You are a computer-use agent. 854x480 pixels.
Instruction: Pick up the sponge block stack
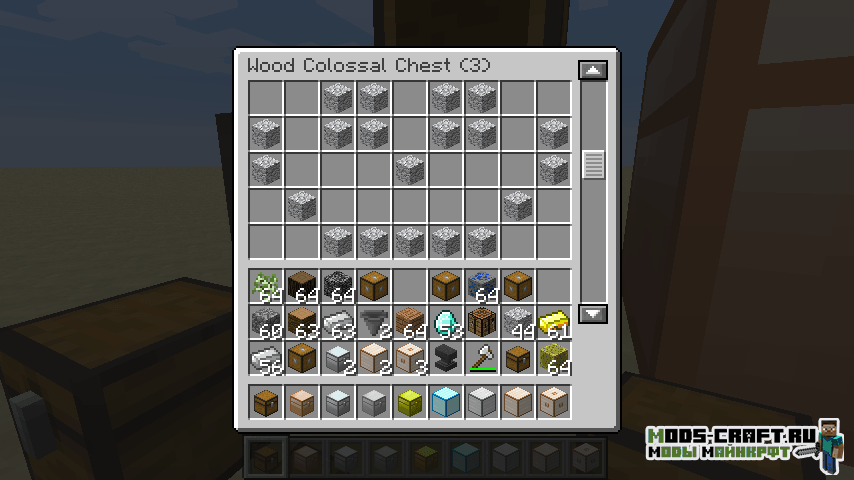pos(554,358)
